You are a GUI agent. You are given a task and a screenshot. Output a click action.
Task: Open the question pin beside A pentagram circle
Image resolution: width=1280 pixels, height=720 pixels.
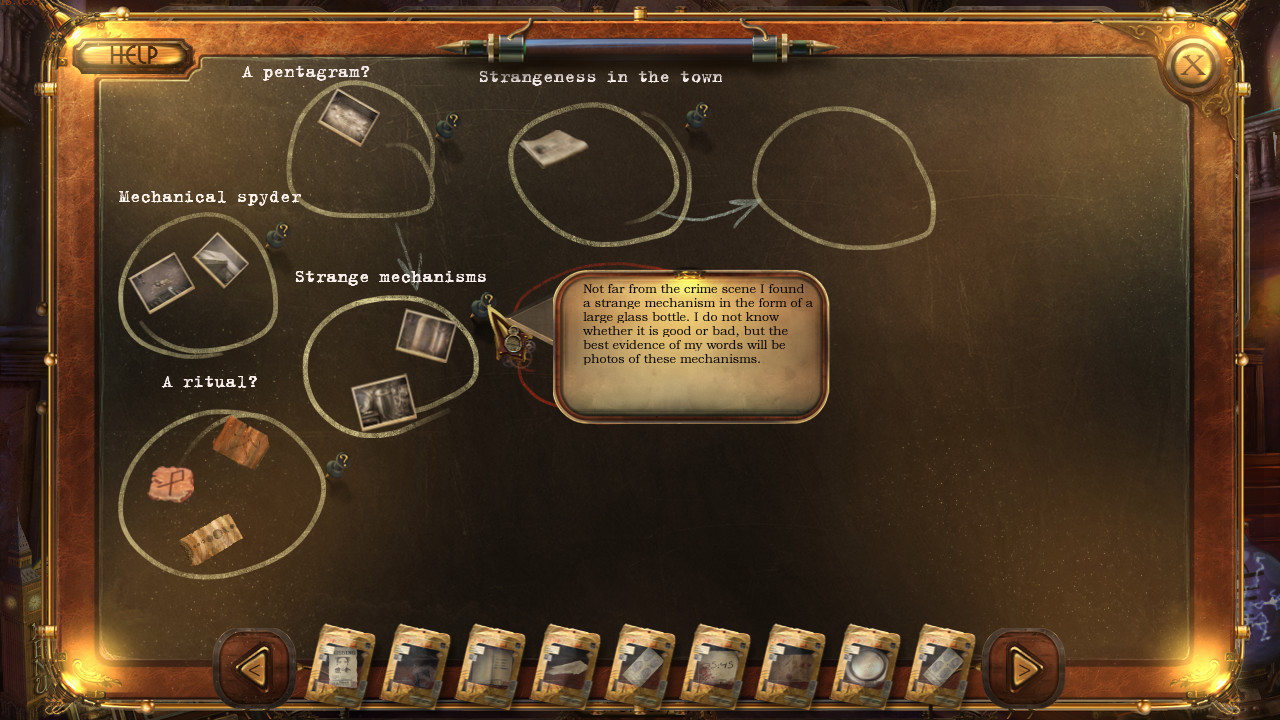[446, 121]
